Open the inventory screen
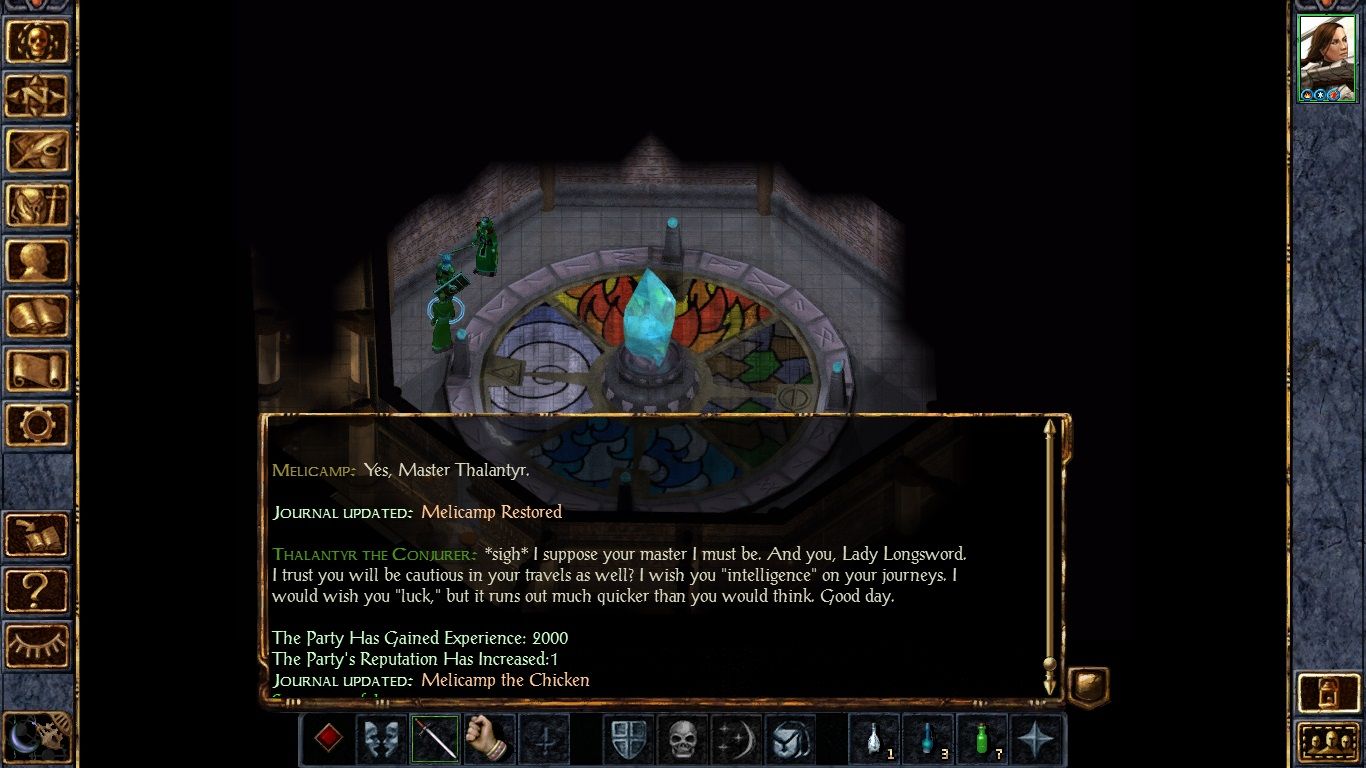This screenshot has width=1366, height=768. click(x=39, y=205)
